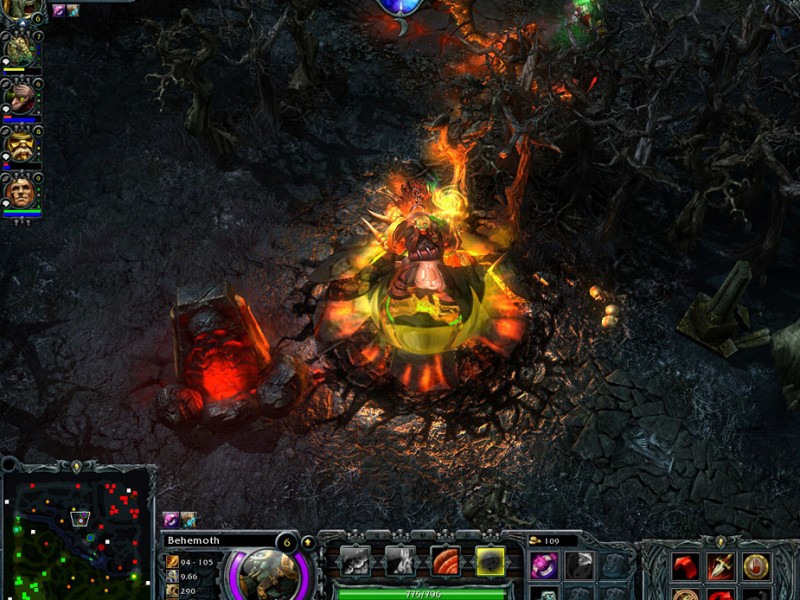Activate the yellow-highlighted ultimate ability
This screenshot has width=800, height=600.
tap(490, 561)
